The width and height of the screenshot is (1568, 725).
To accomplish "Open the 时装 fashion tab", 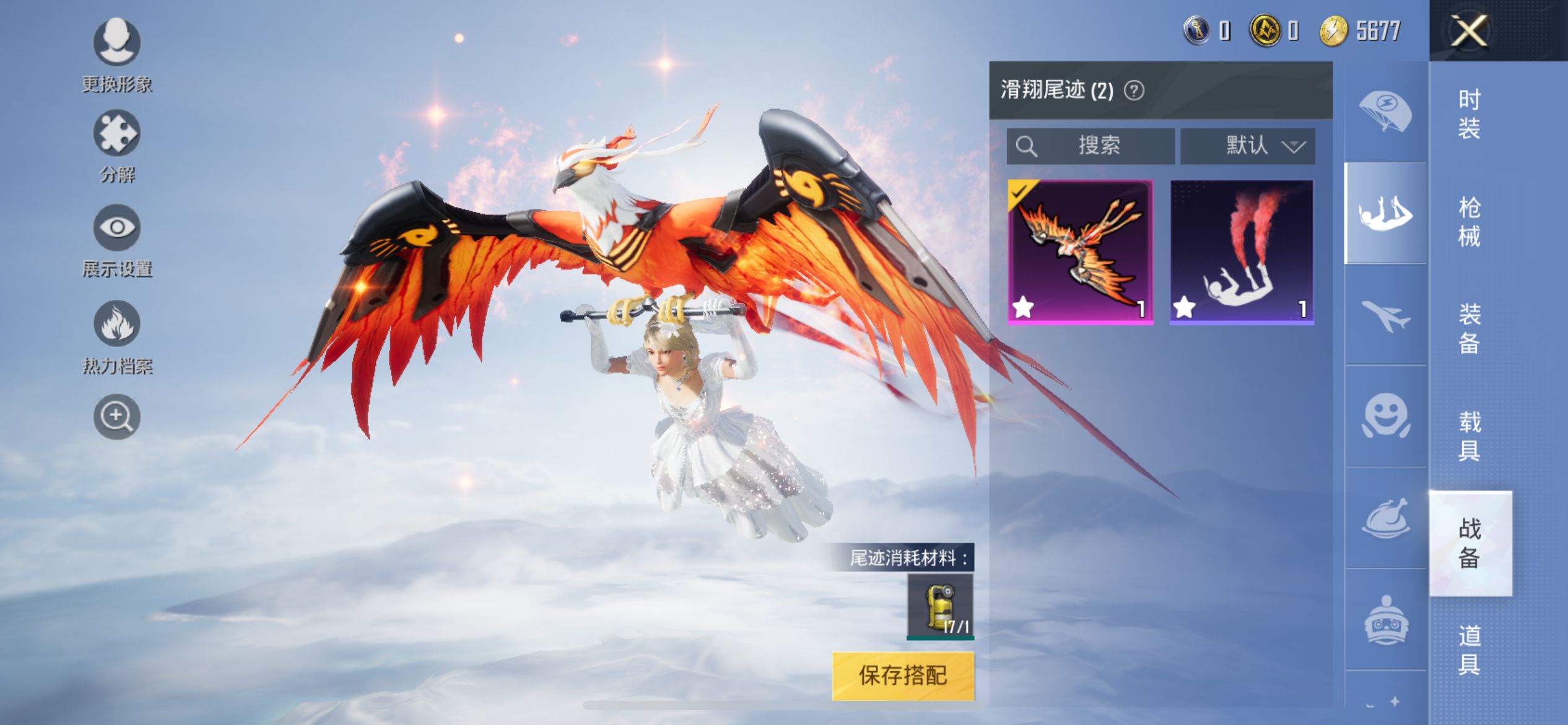I will 1469,114.
